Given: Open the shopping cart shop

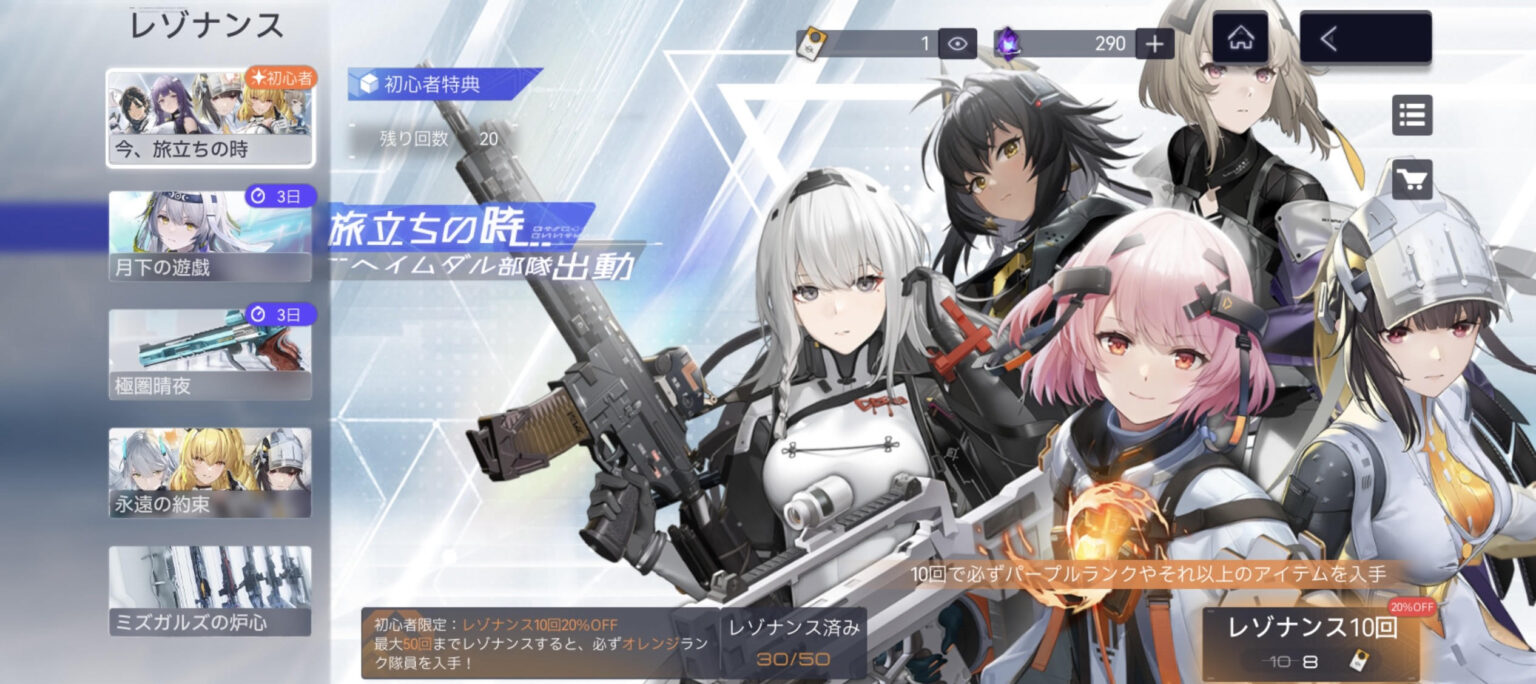Looking at the screenshot, I should coord(1412,180).
